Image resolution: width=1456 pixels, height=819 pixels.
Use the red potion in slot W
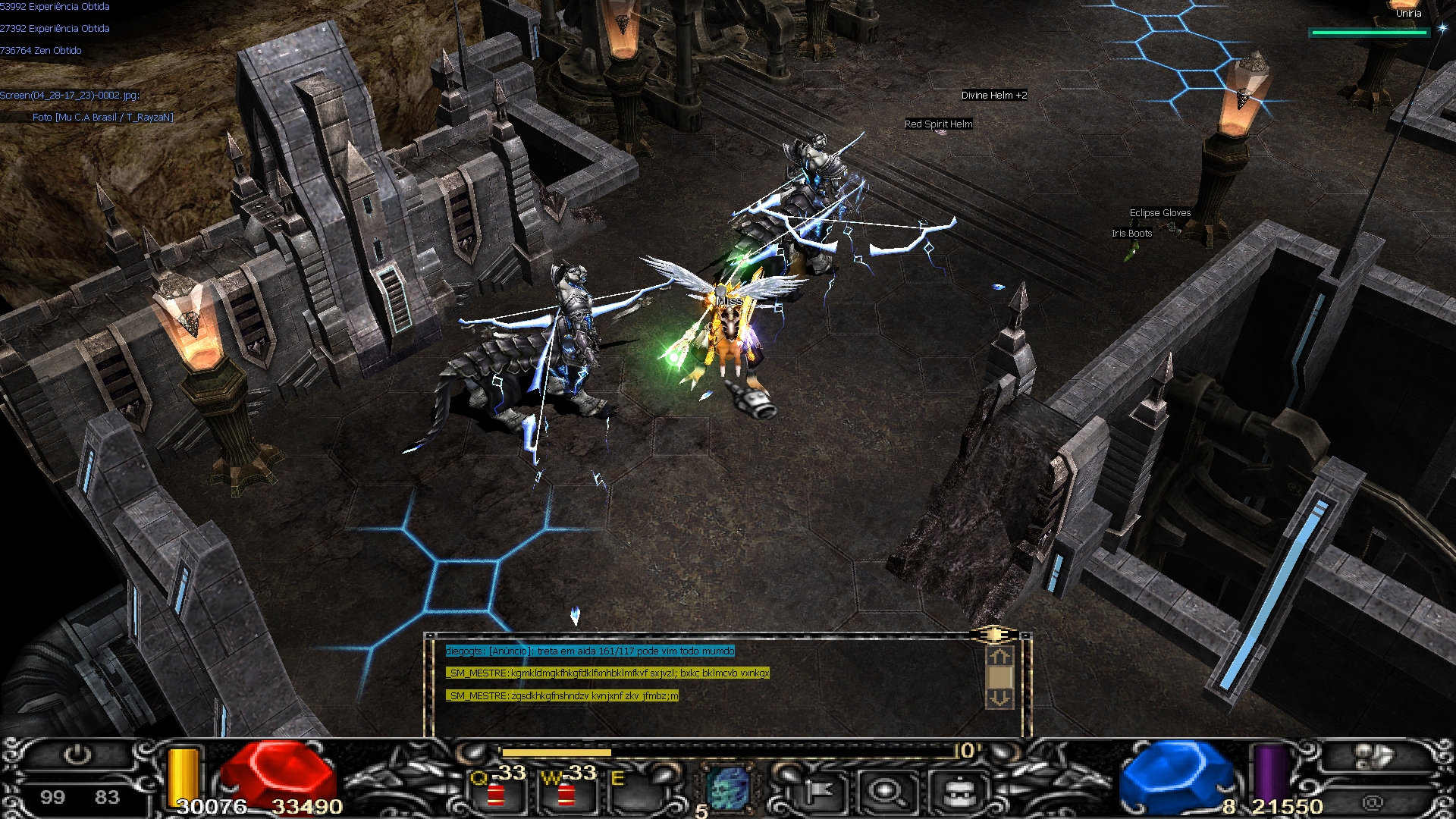566,792
